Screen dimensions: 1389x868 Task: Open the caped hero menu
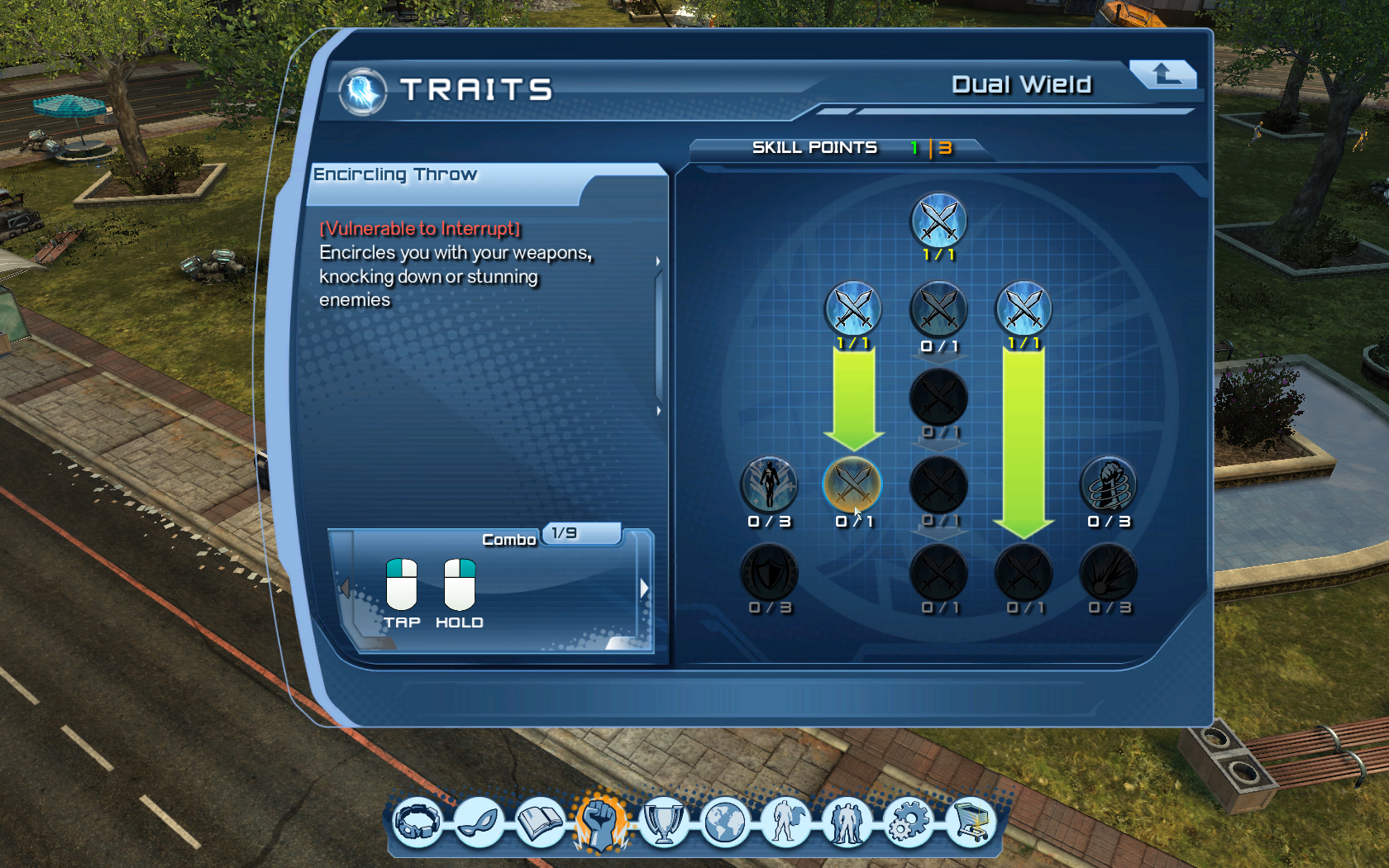click(x=785, y=823)
